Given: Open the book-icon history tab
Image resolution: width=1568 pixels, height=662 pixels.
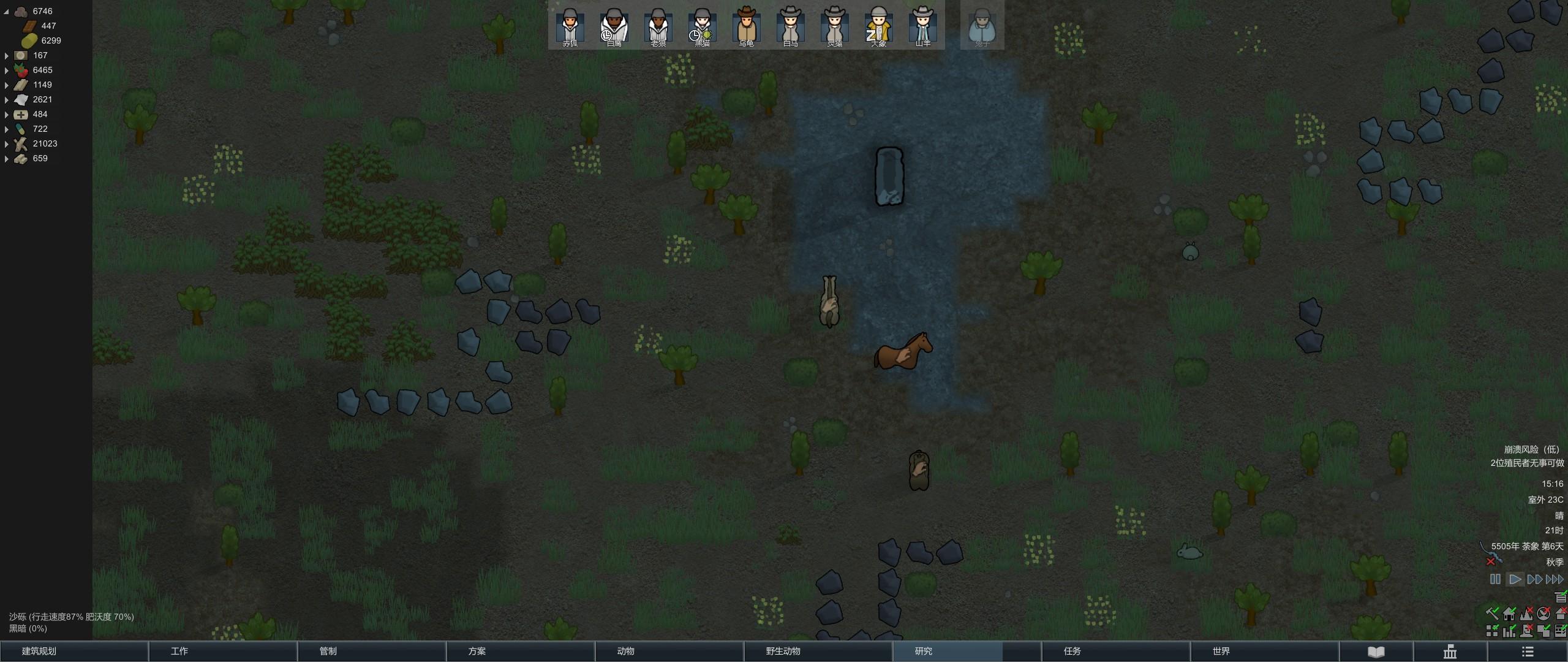Looking at the screenshot, I should click(x=1376, y=652).
